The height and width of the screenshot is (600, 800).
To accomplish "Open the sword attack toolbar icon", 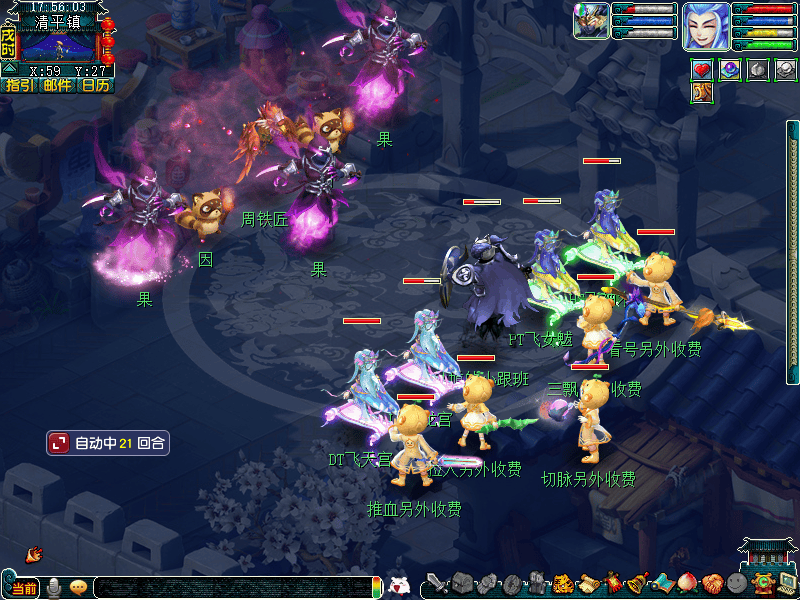I will [437, 583].
